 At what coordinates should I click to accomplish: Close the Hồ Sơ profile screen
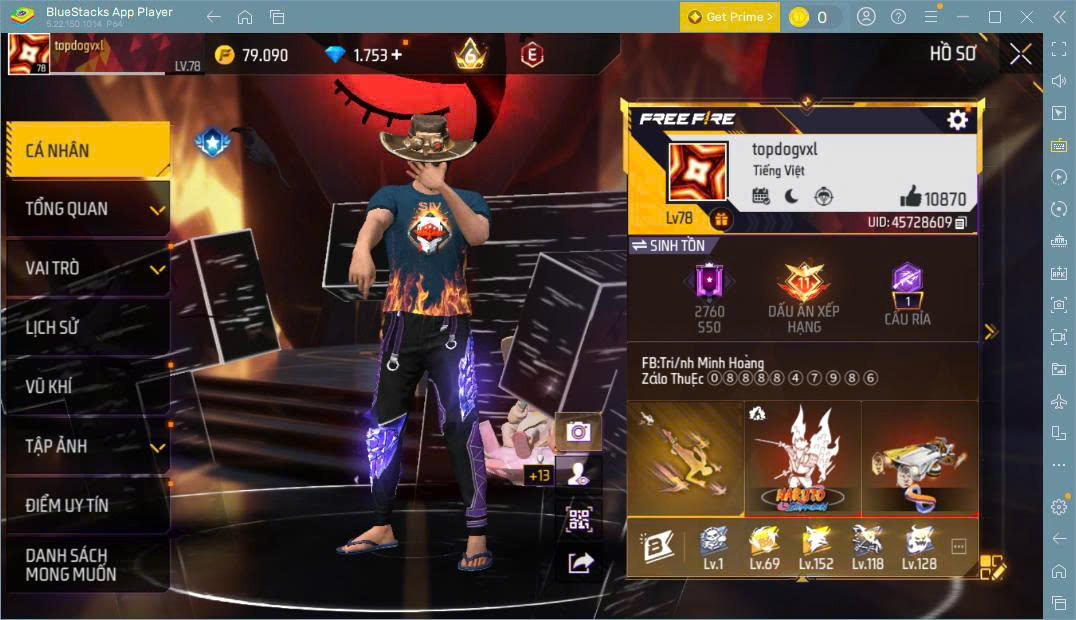pos(1020,54)
